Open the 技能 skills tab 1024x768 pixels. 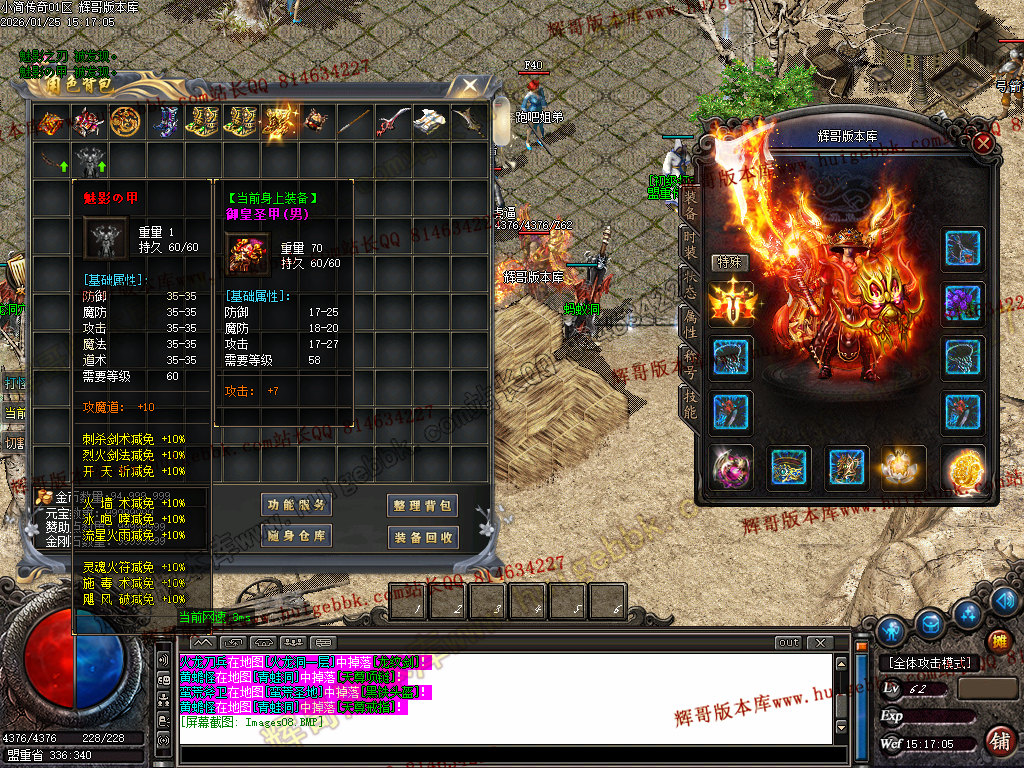[690, 403]
